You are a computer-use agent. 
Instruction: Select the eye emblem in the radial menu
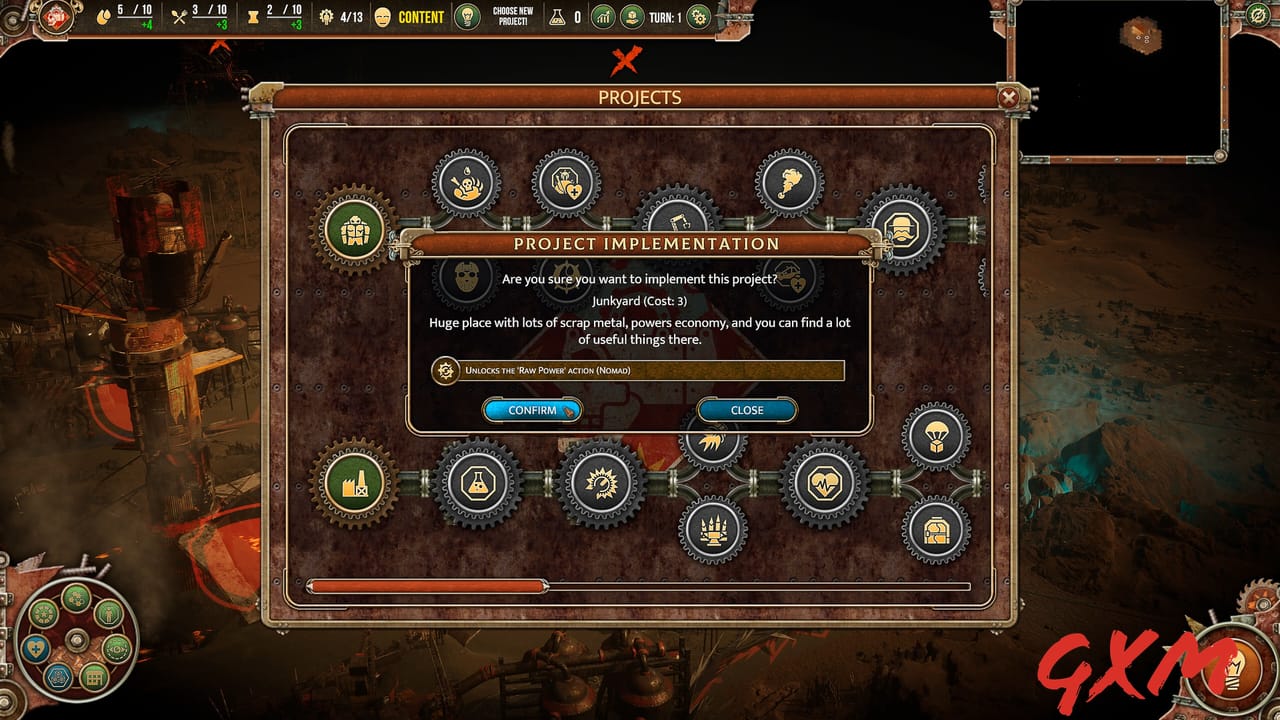coord(116,649)
